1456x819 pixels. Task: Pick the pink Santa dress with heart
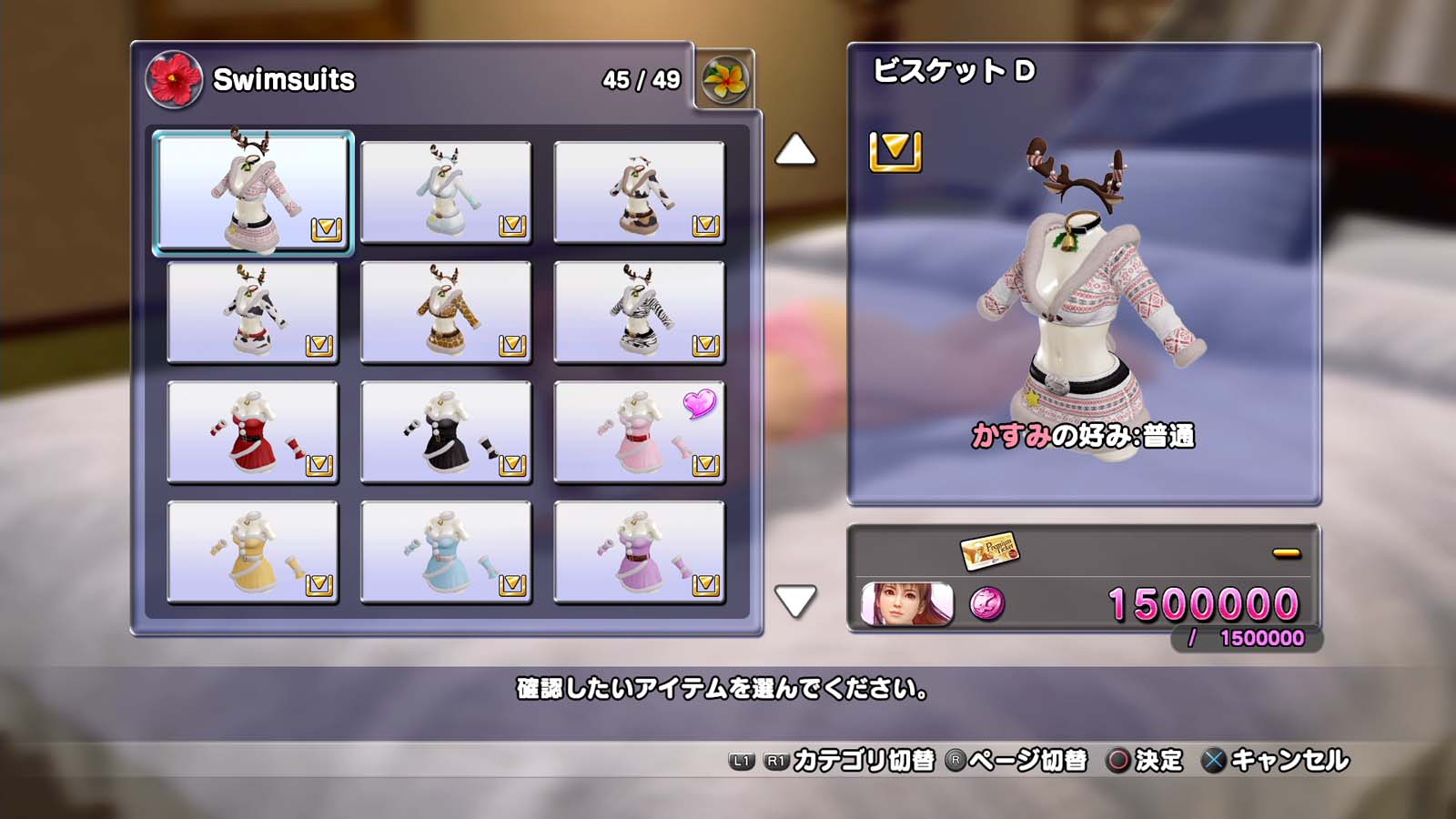point(639,432)
